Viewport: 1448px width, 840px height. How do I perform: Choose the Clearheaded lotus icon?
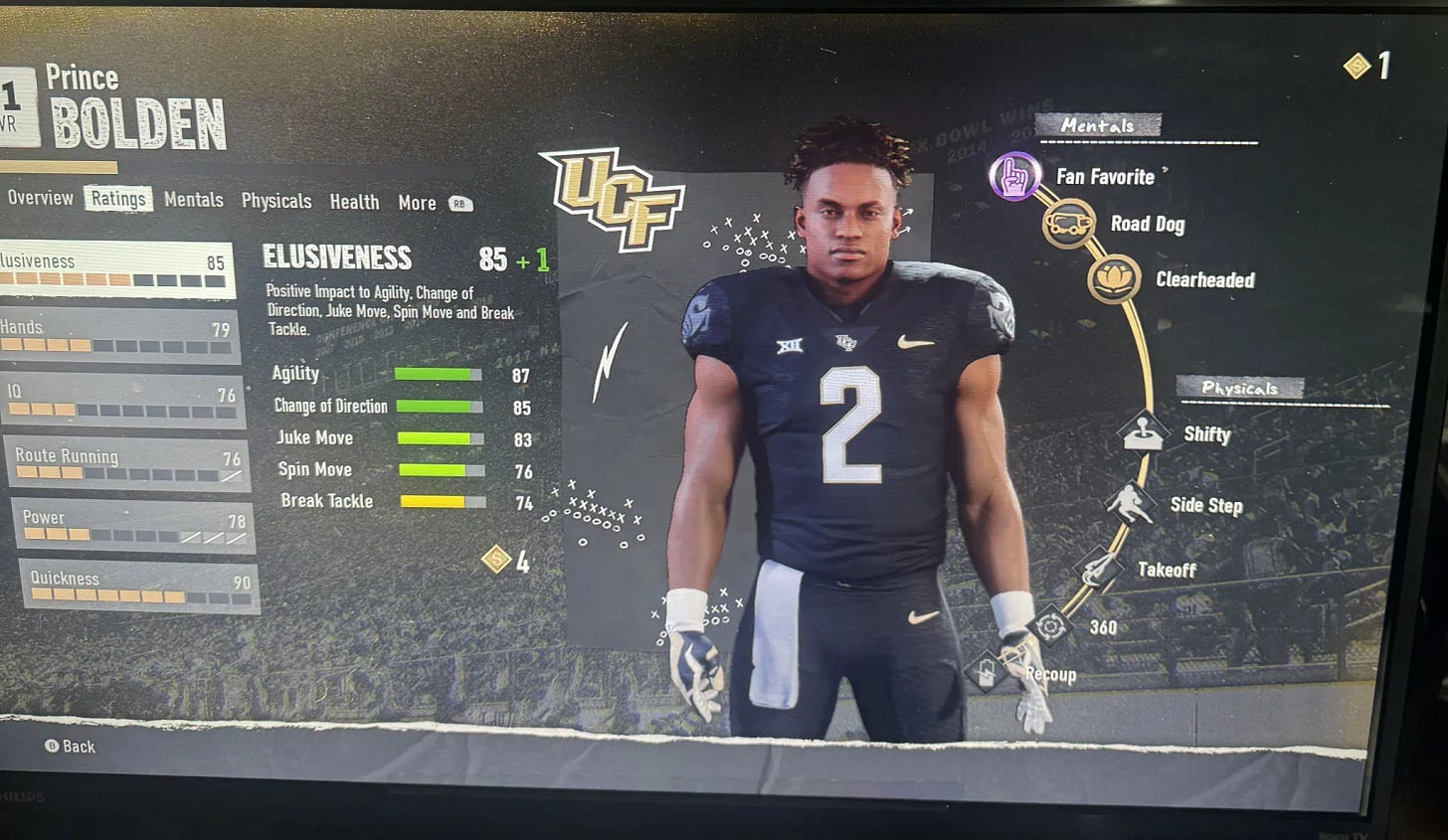[1113, 279]
